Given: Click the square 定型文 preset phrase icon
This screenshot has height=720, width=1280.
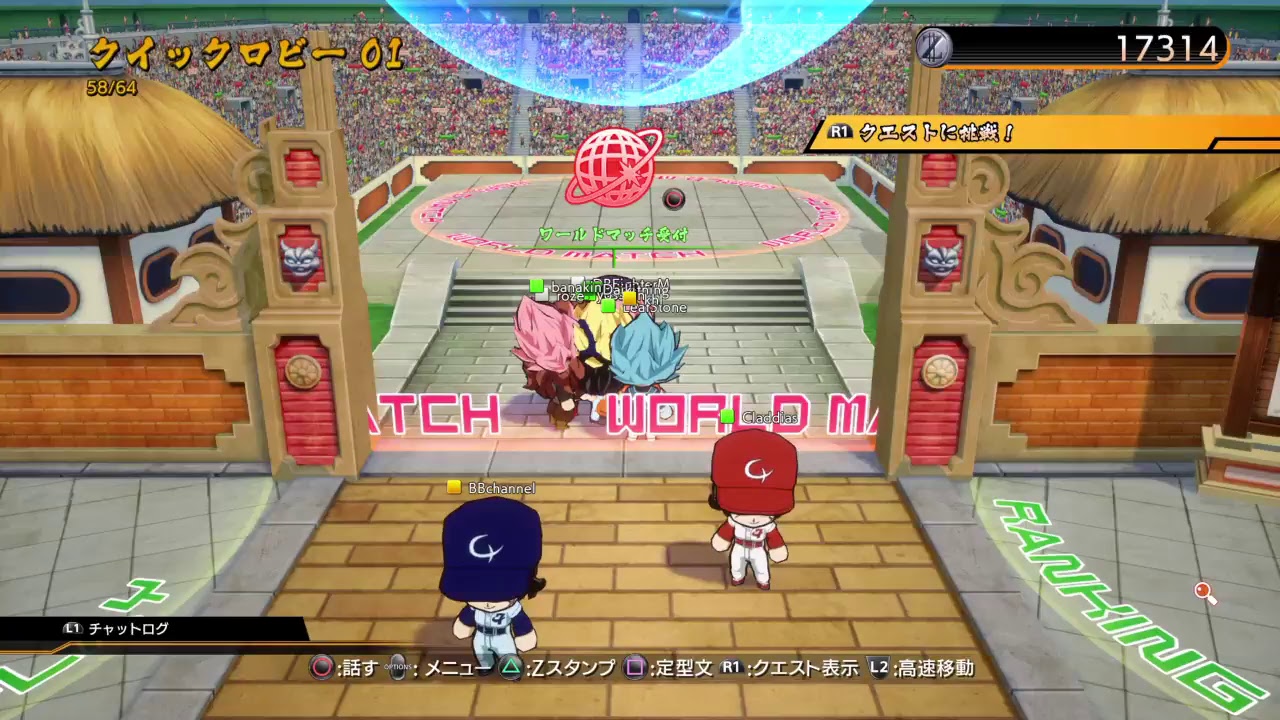Looking at the screenshot, I should 638,667.
